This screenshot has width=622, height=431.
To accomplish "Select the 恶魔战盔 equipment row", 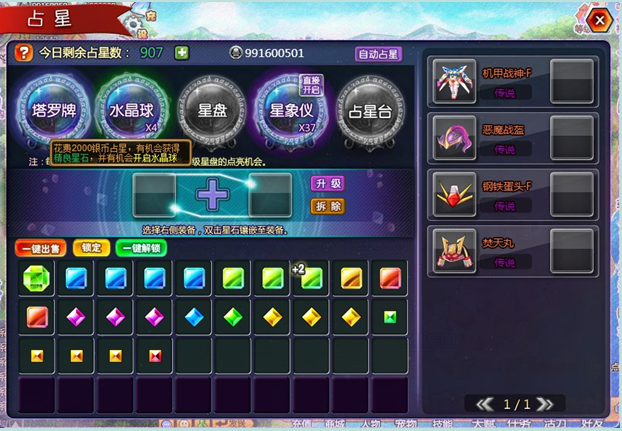I will (x=513, y=138).
